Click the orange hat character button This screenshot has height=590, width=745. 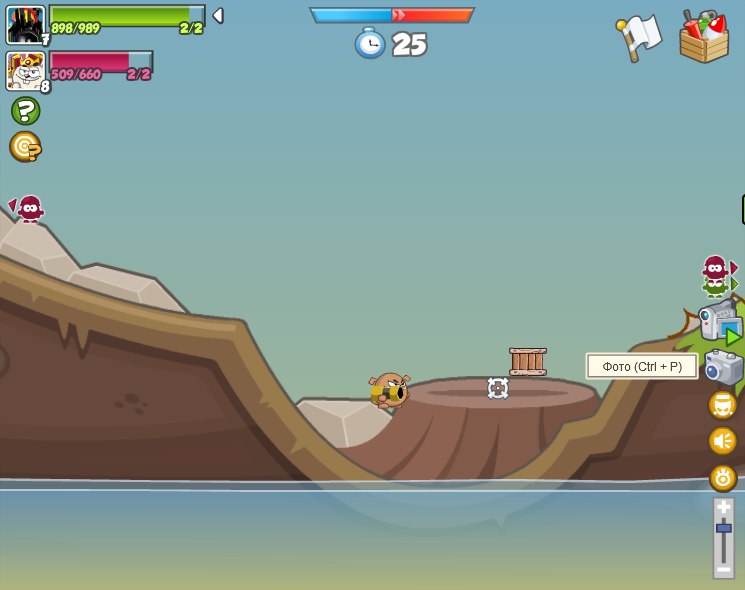coord(723,405)
